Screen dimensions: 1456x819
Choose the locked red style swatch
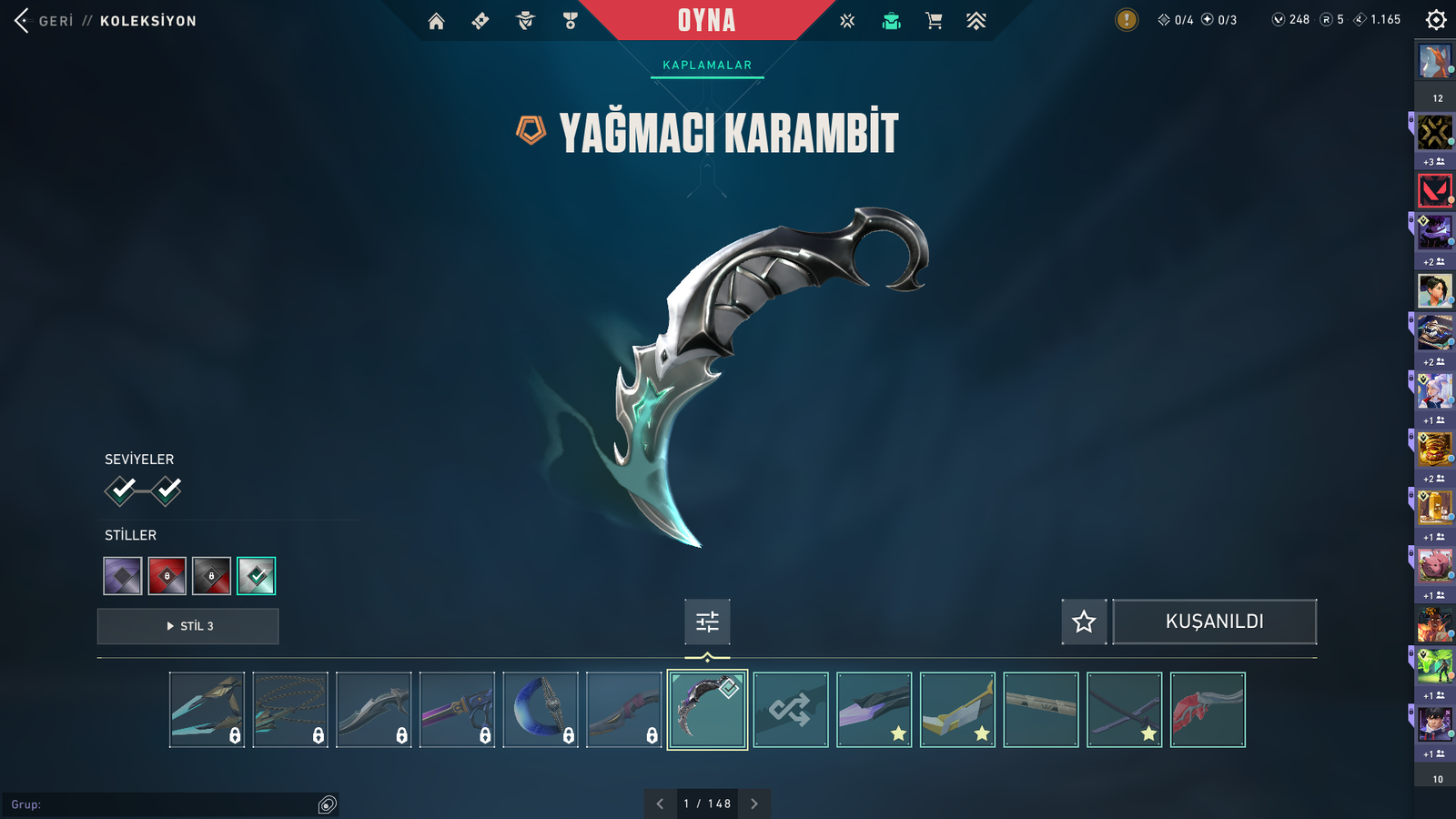[167, 576]
